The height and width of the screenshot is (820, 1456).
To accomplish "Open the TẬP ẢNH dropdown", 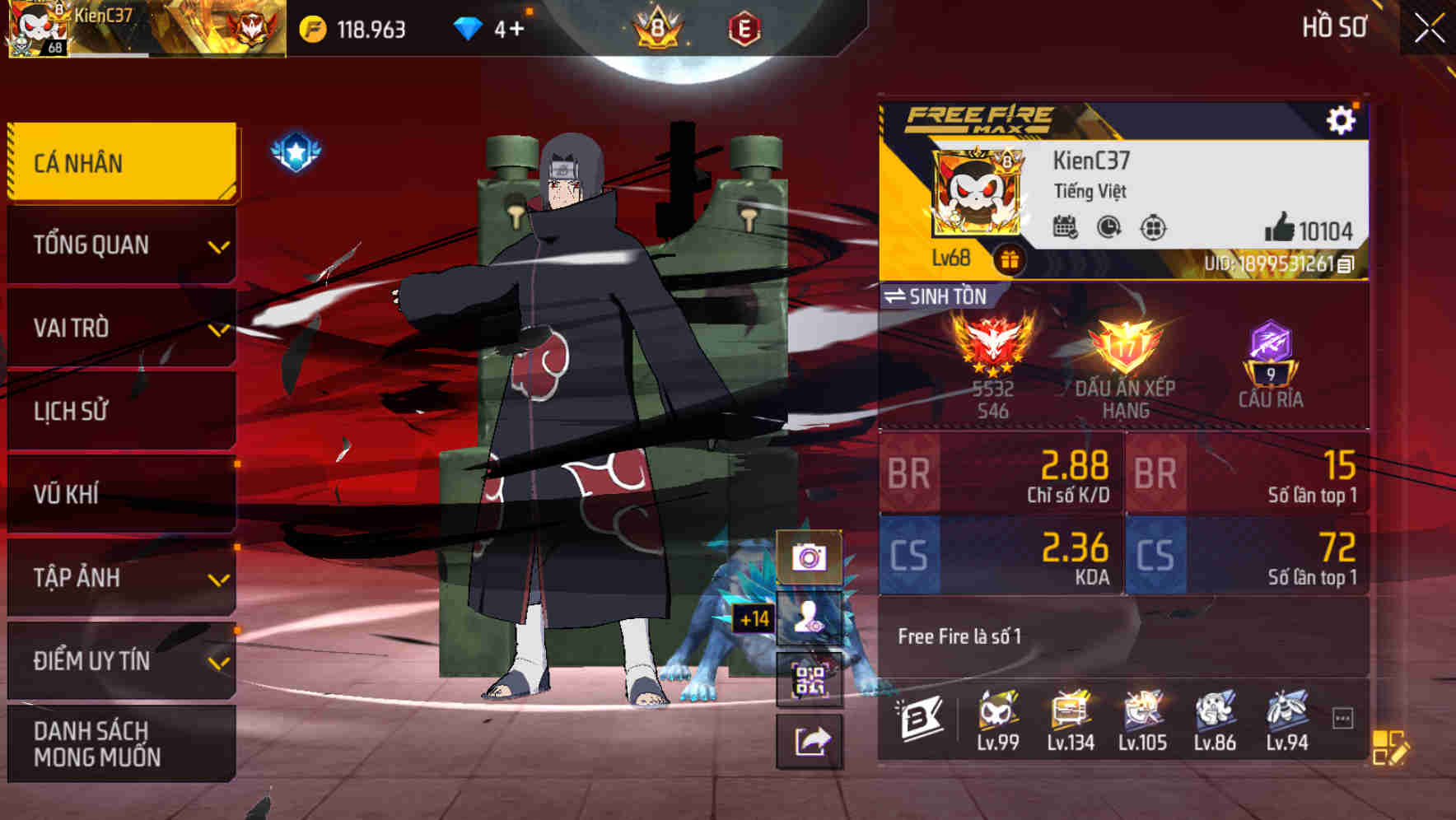I will pos(119,578).
